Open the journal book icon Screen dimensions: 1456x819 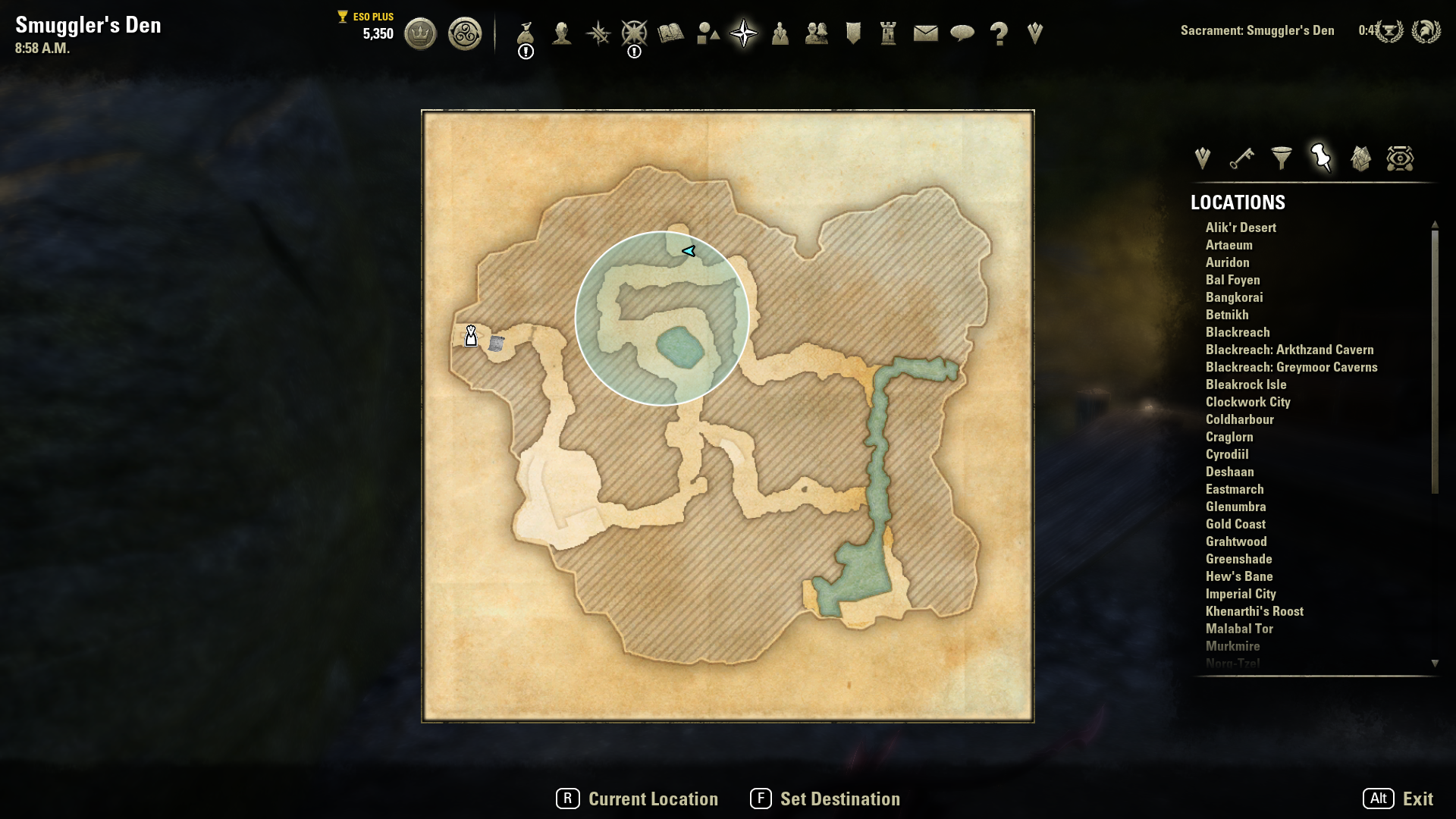[x=670, y=33]
